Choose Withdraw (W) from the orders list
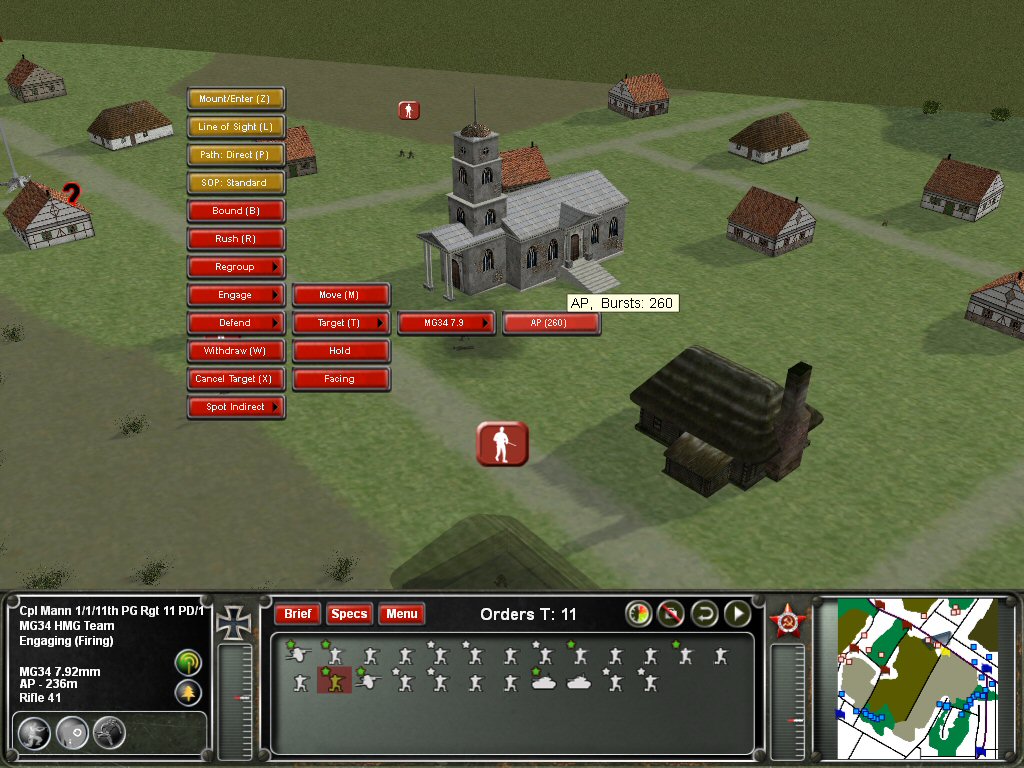 (236, 351)
